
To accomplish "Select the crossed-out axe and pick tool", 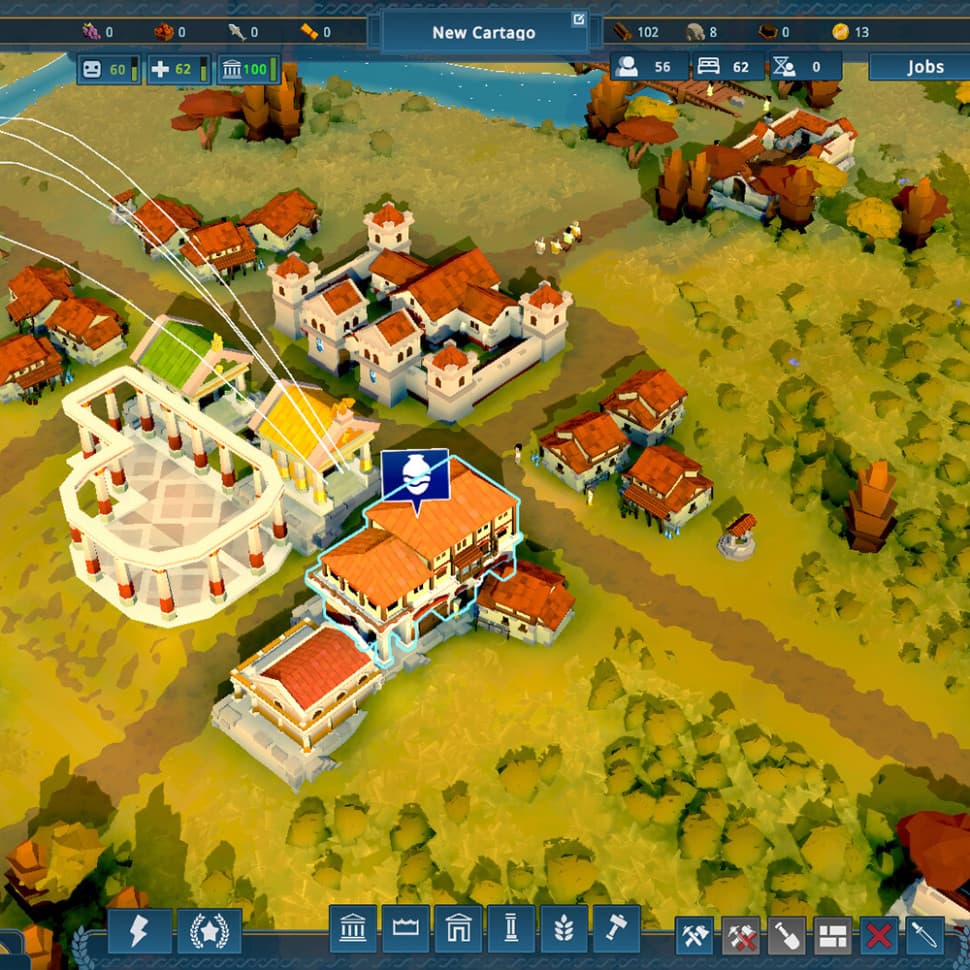I will [741, 936].
